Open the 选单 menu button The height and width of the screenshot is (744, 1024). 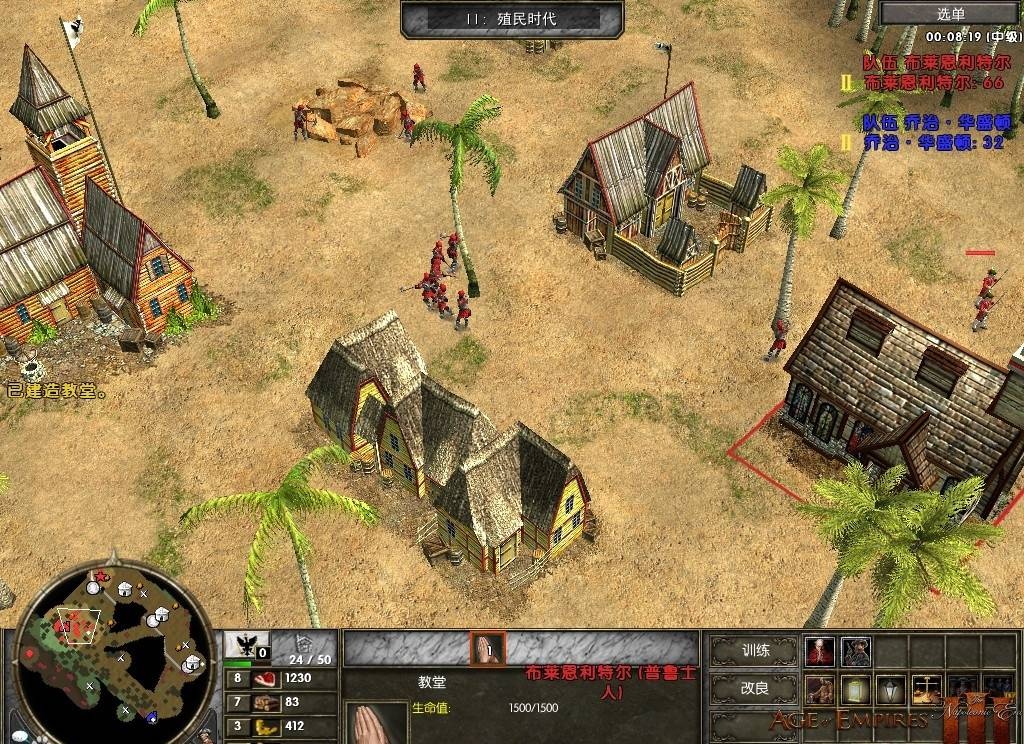951,13
